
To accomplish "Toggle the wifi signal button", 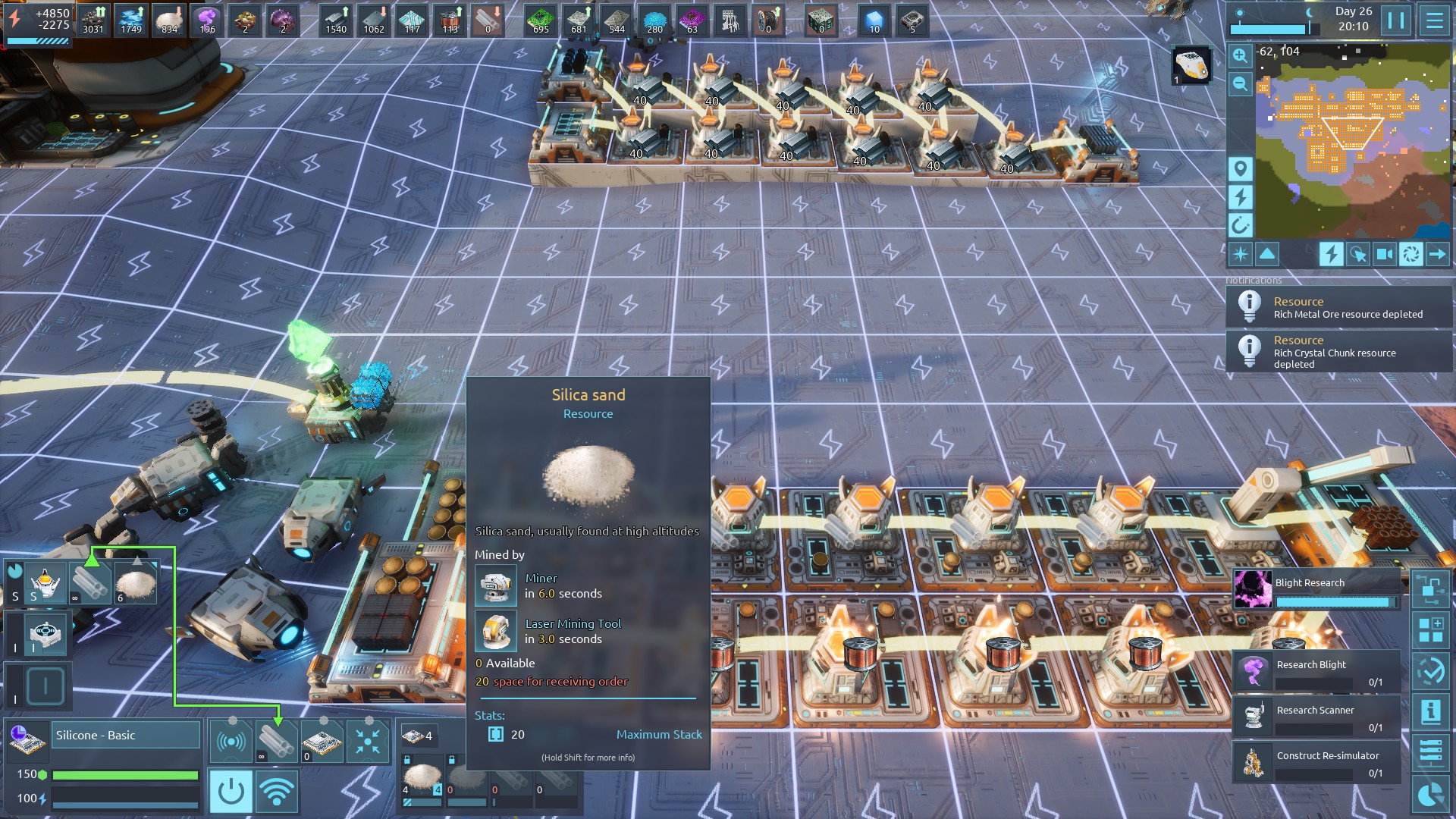I will point(277,792).
